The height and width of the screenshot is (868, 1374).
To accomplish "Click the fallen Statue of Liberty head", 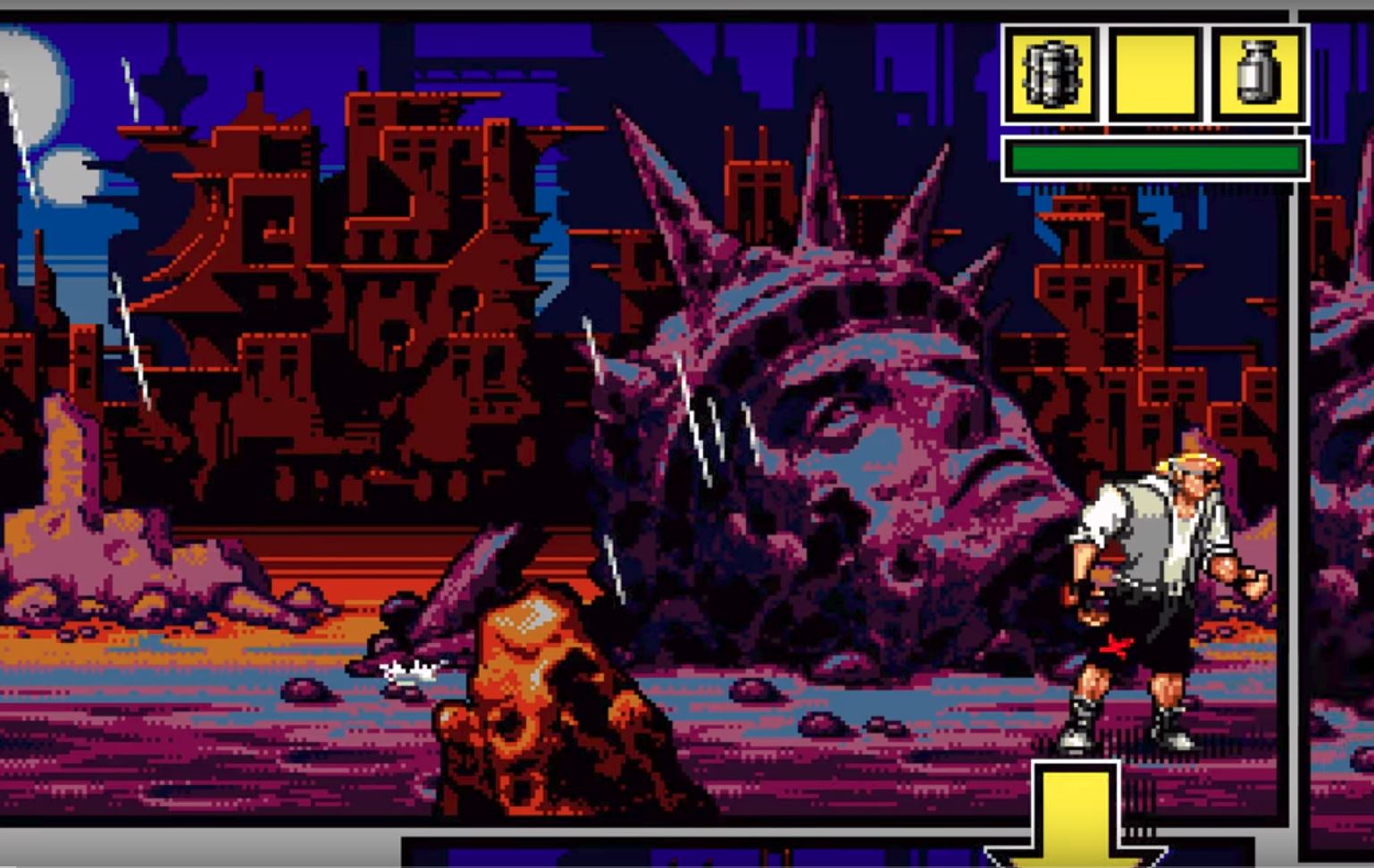I will coord(849,402).
